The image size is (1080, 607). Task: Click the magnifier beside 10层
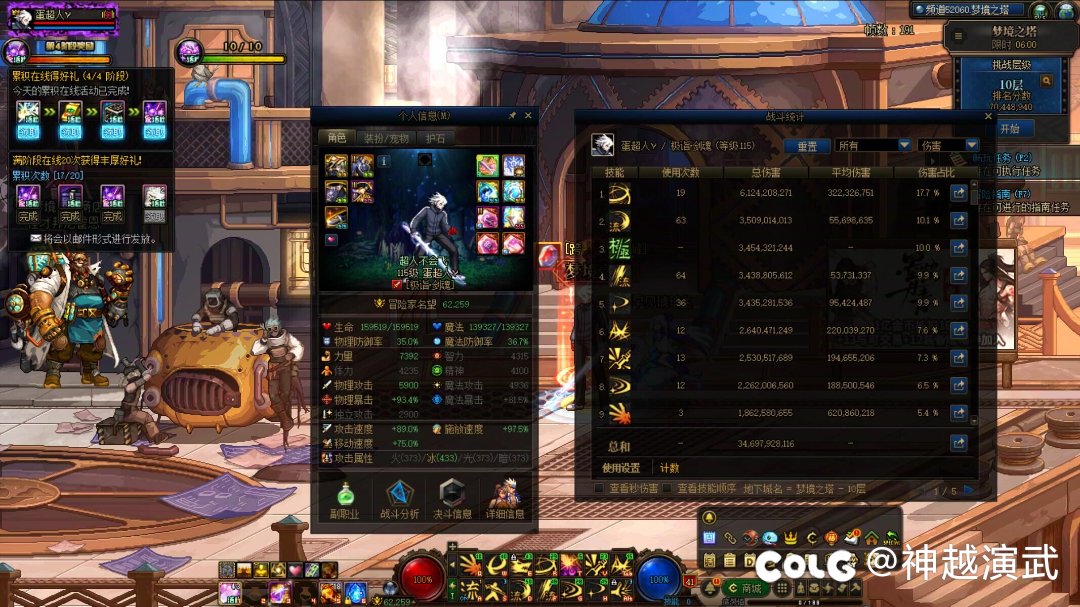tap(1046, 81)
